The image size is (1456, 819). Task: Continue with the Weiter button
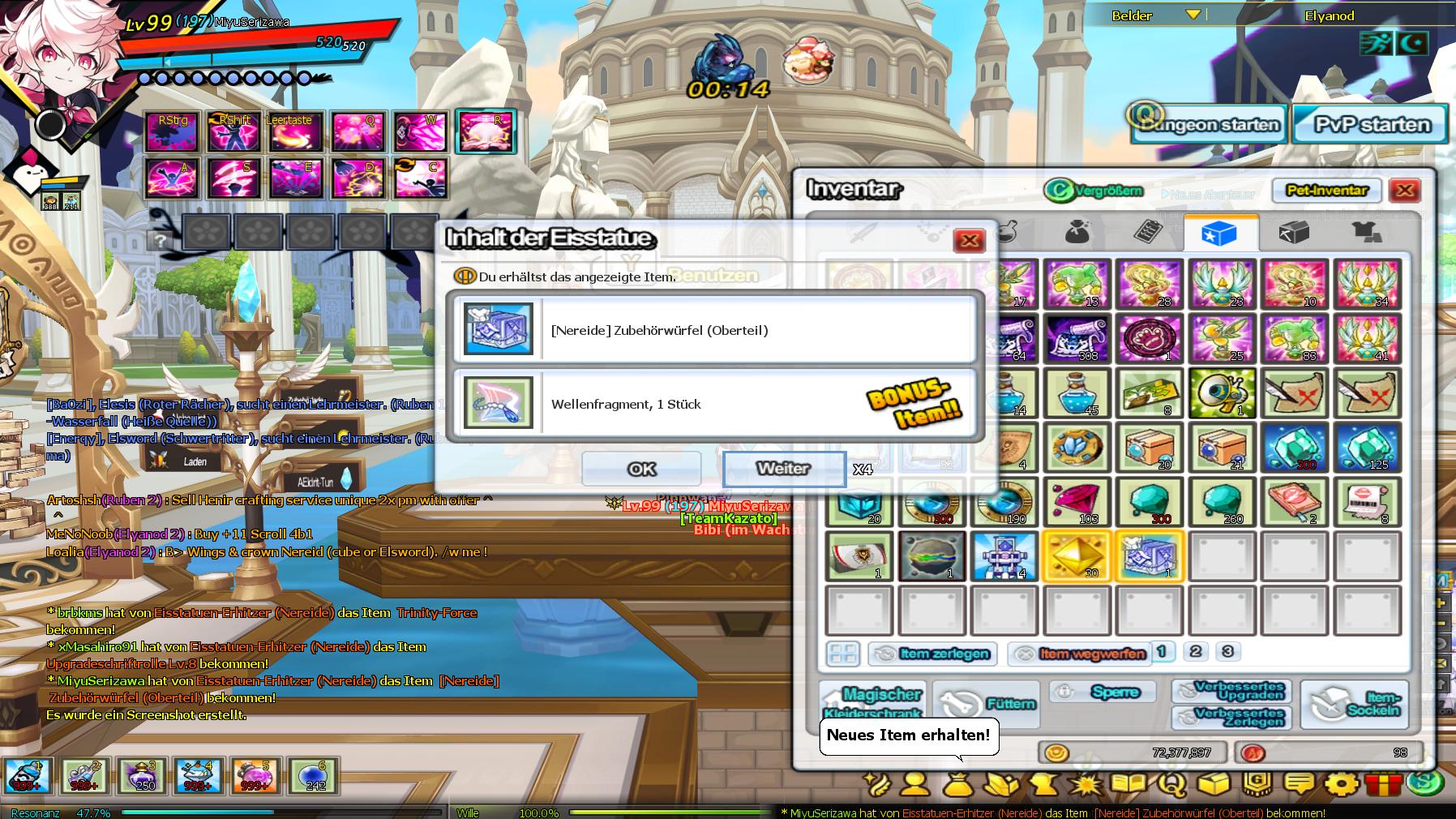(783, 469)
